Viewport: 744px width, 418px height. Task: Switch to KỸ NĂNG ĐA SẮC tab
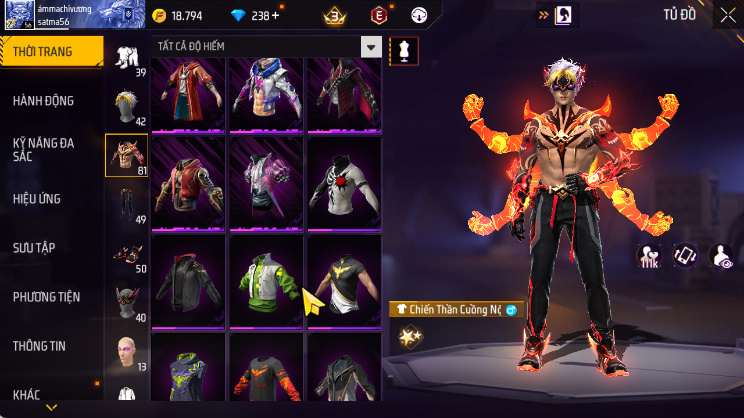click(44, 150)
